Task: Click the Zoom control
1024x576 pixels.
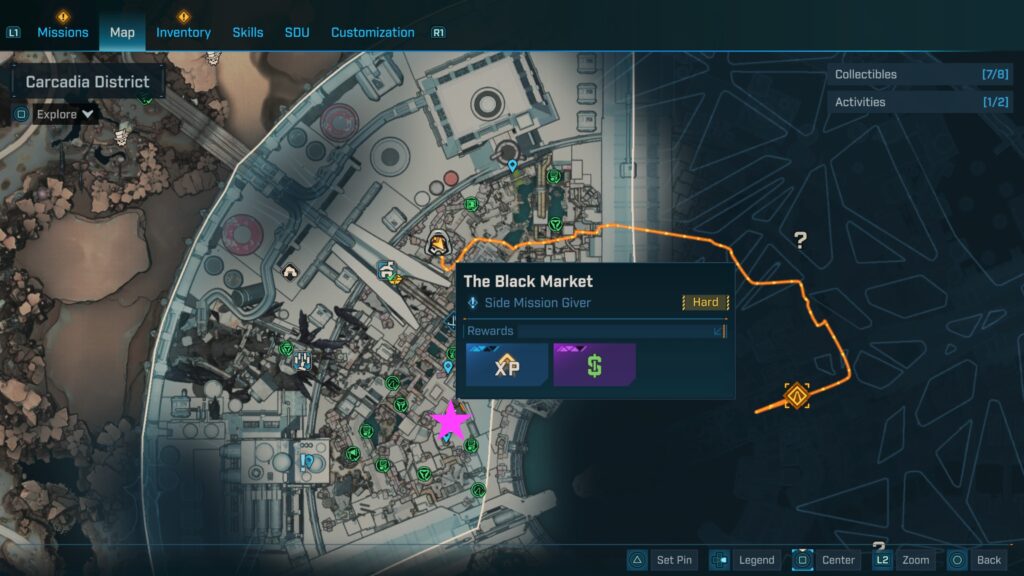Action: (903, 560)
